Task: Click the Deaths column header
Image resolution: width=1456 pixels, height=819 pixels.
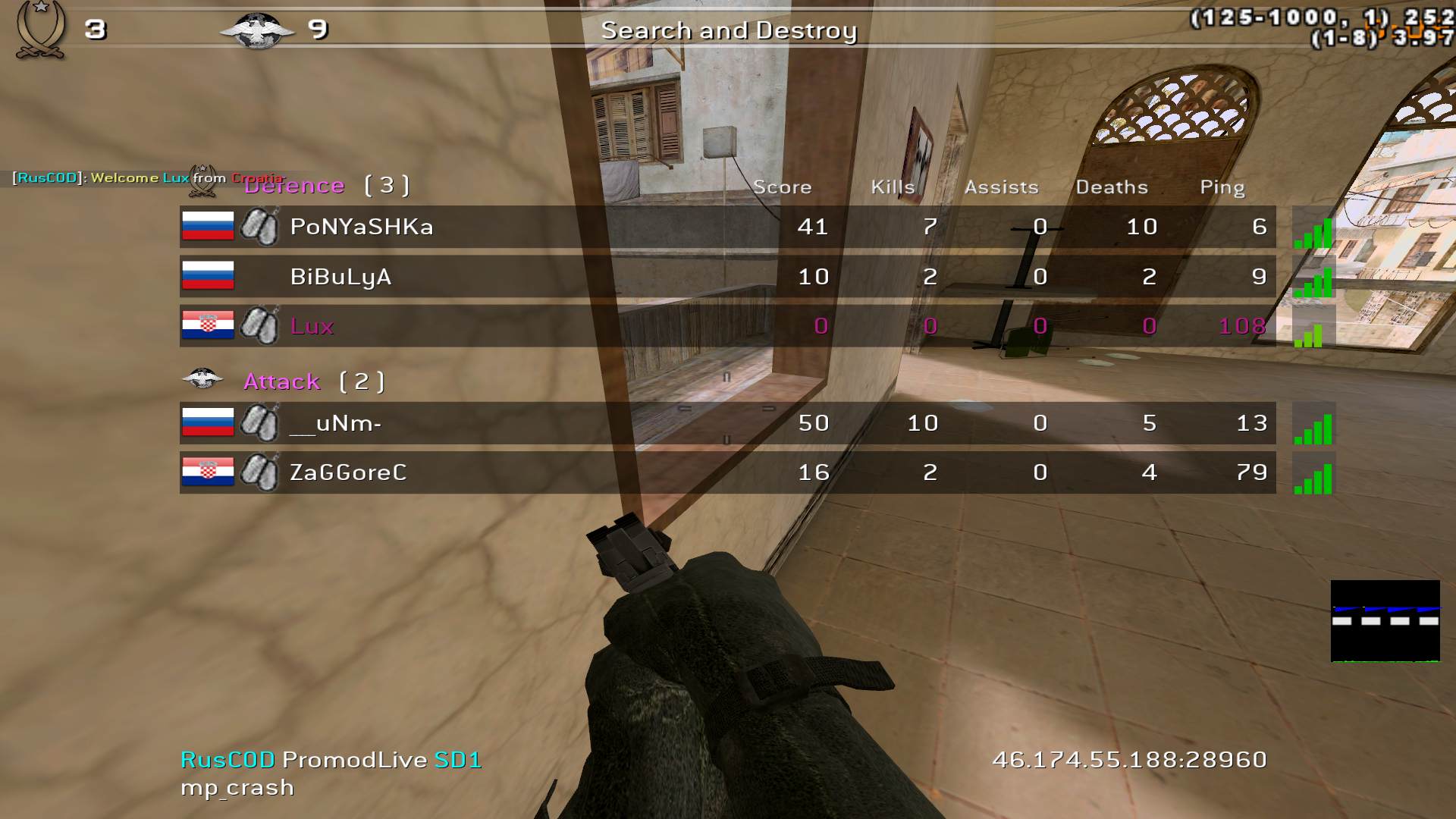Action: (1112, 187)
